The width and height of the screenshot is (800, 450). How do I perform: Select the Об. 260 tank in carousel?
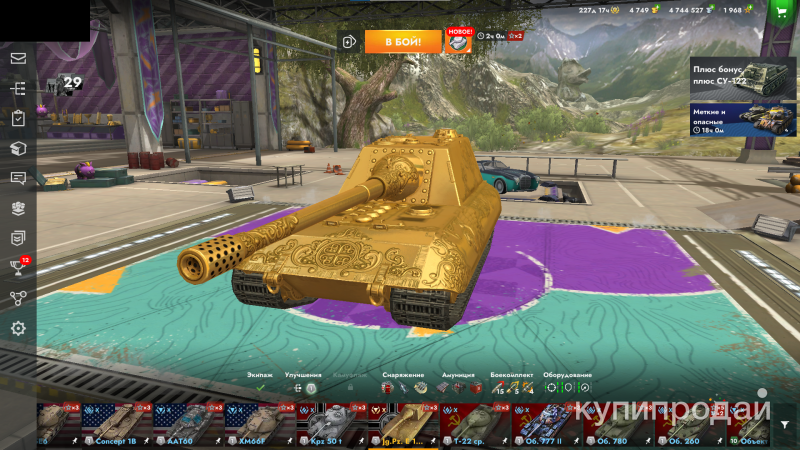coord(686,424)
